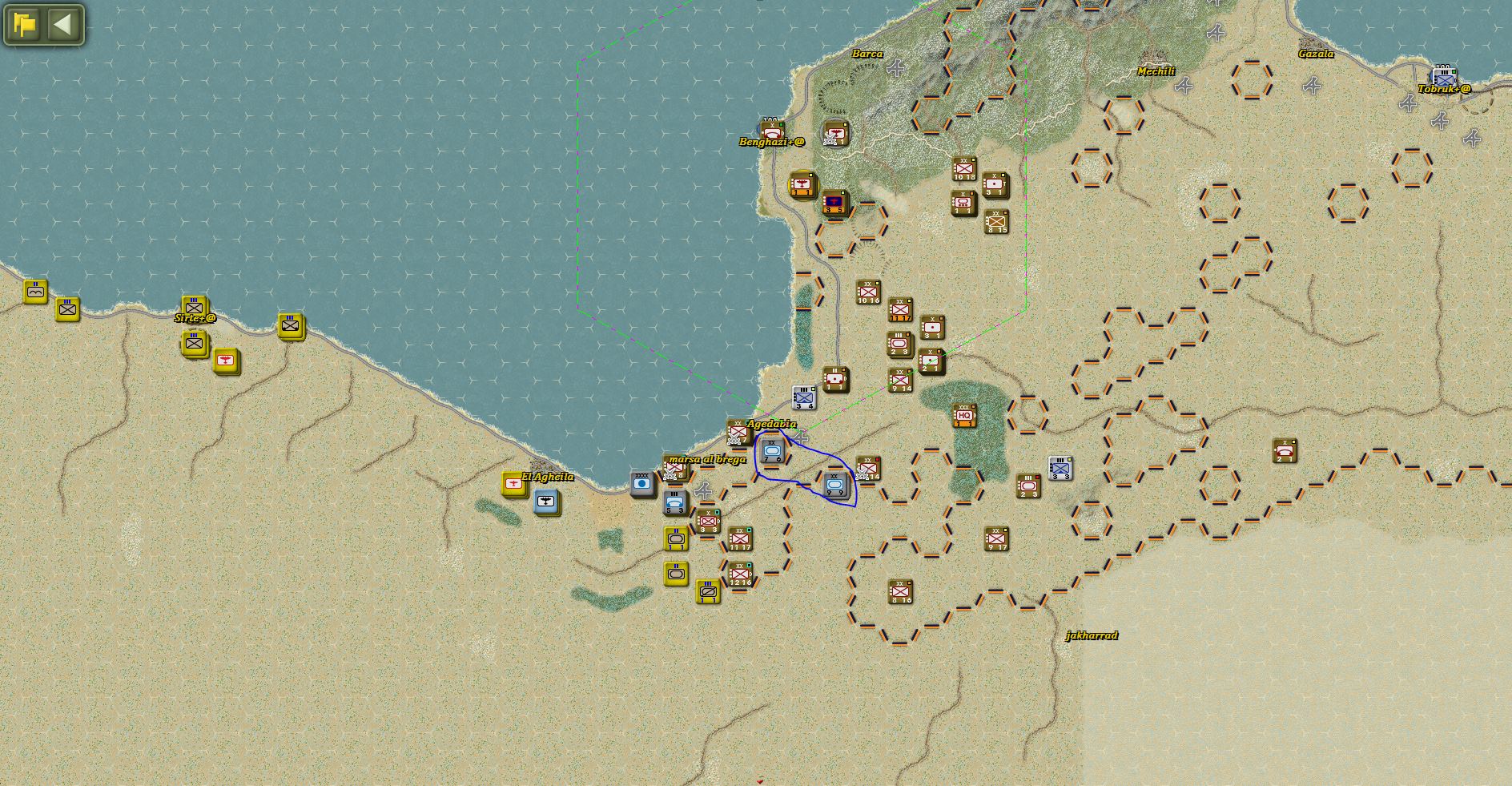Select the 5-3 bridging unit below marsa al brega
This screenshot has width=1512, height=786.
point(674,503)
